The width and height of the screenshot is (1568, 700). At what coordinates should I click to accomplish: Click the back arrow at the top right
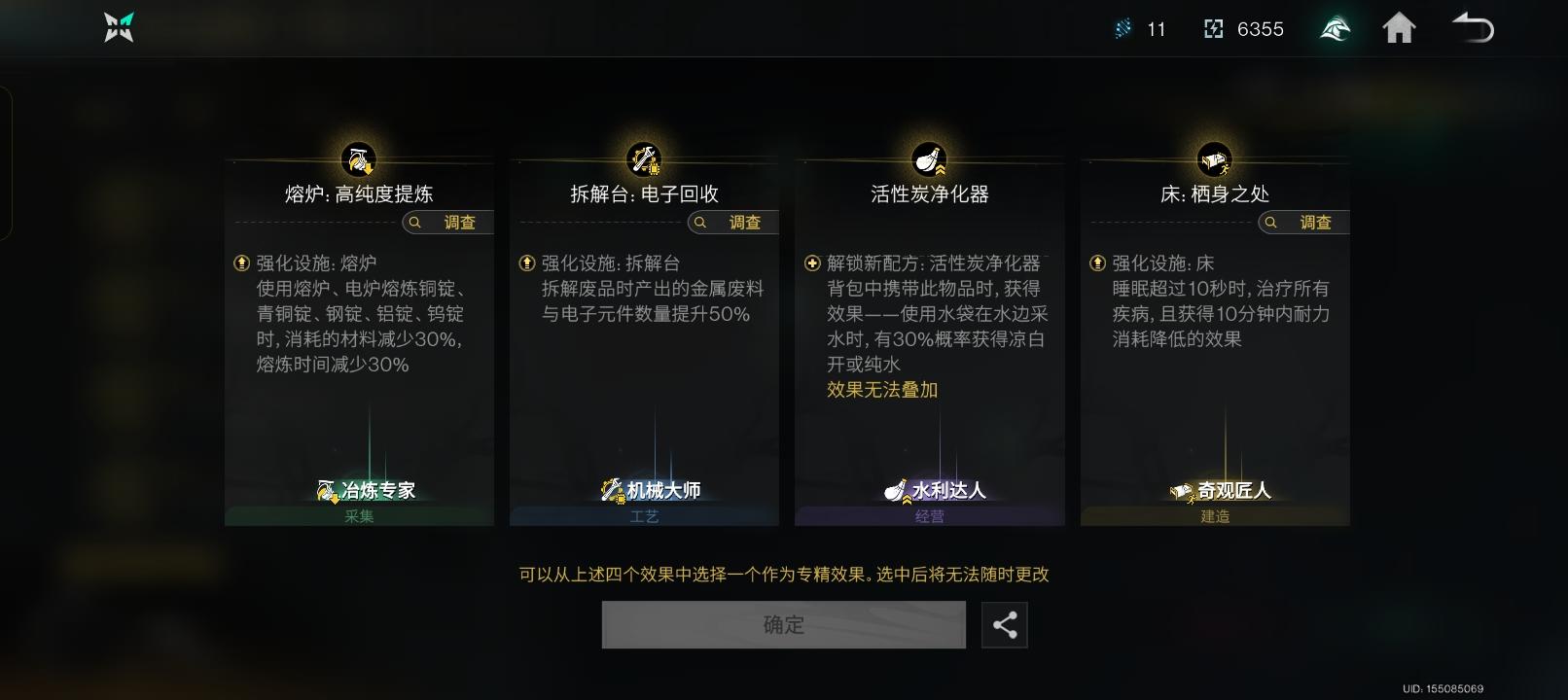coord(1472,28)
